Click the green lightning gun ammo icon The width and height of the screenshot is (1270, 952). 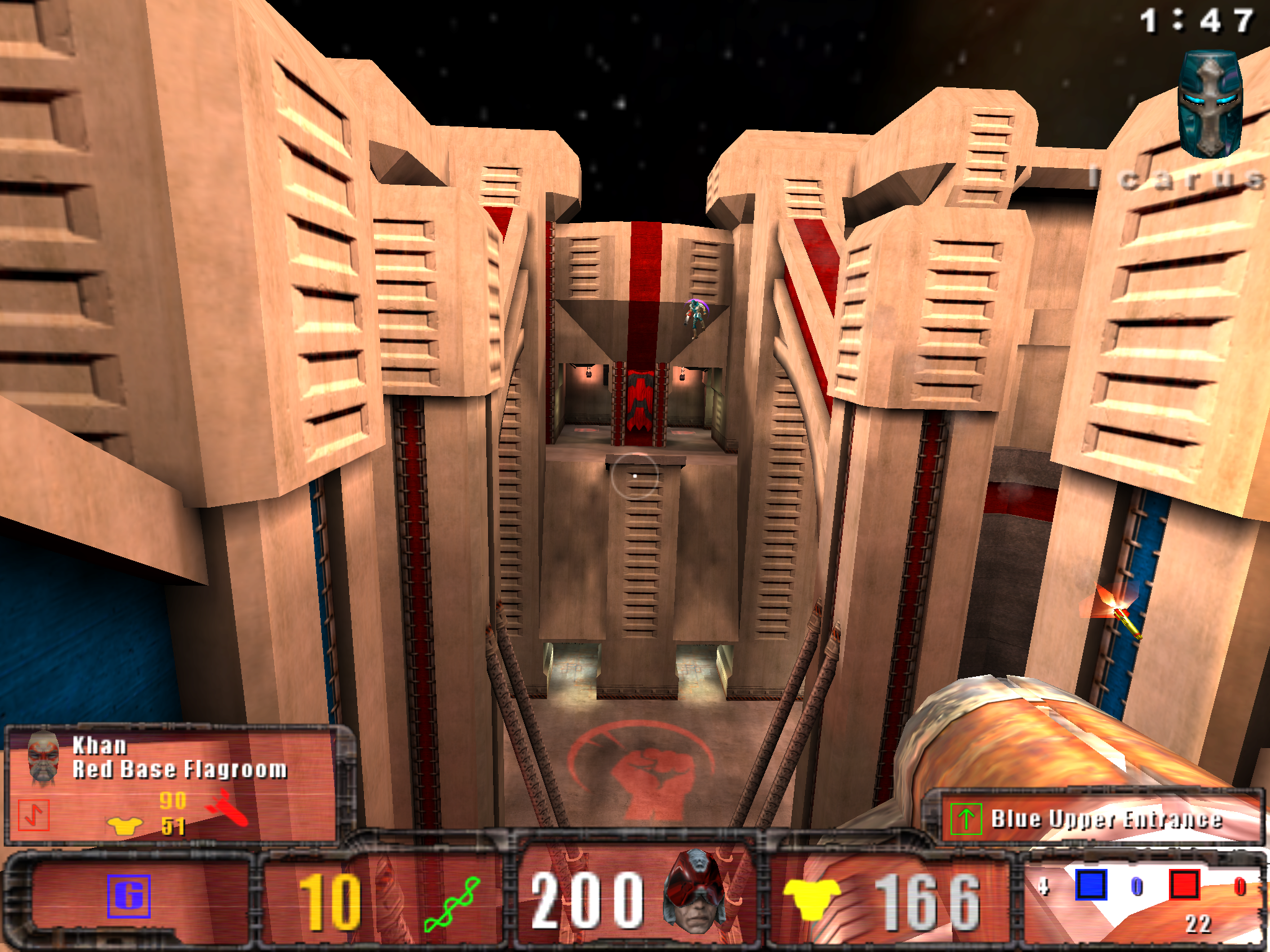point(451,904)
